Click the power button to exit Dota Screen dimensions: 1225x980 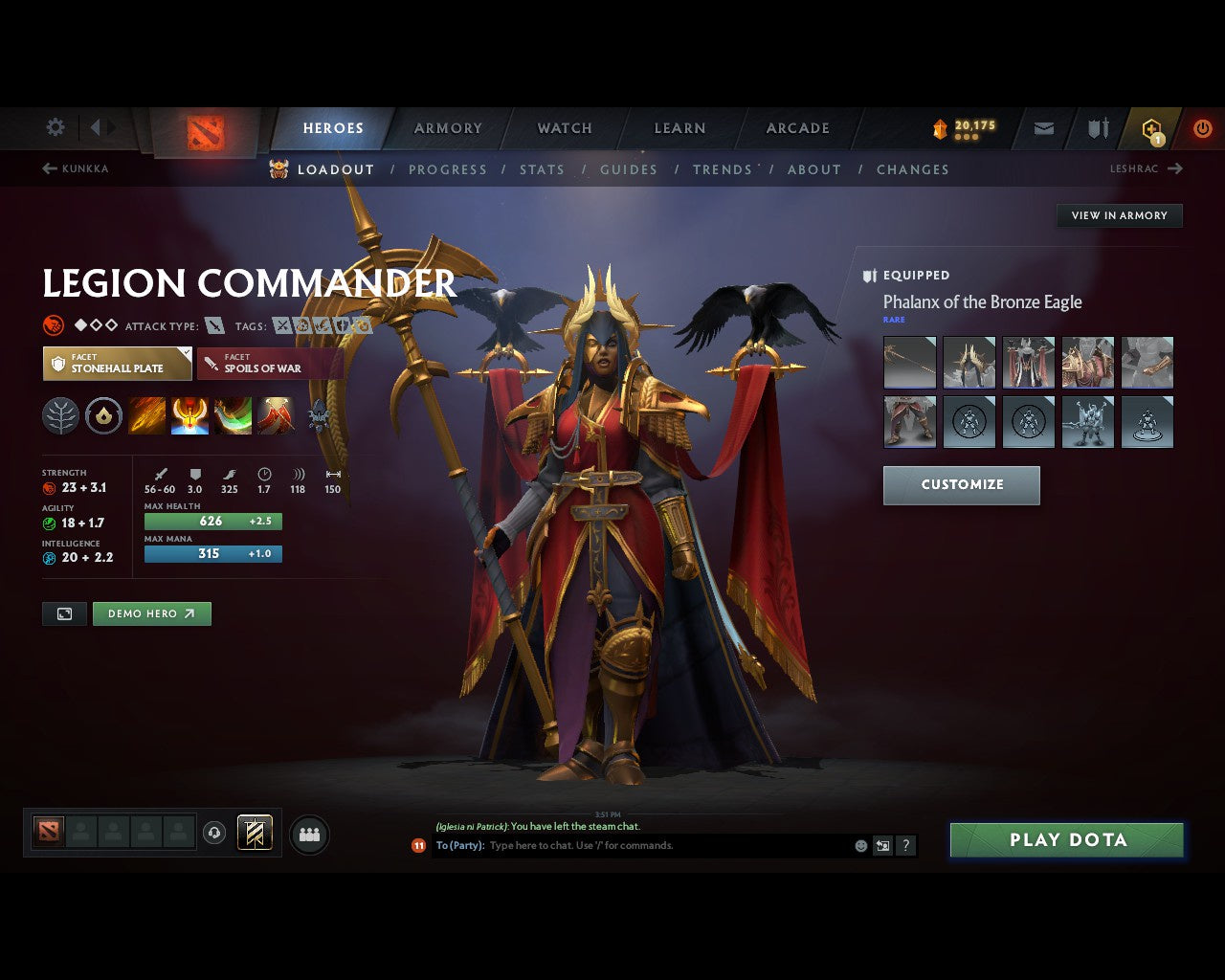[1203, 128]
